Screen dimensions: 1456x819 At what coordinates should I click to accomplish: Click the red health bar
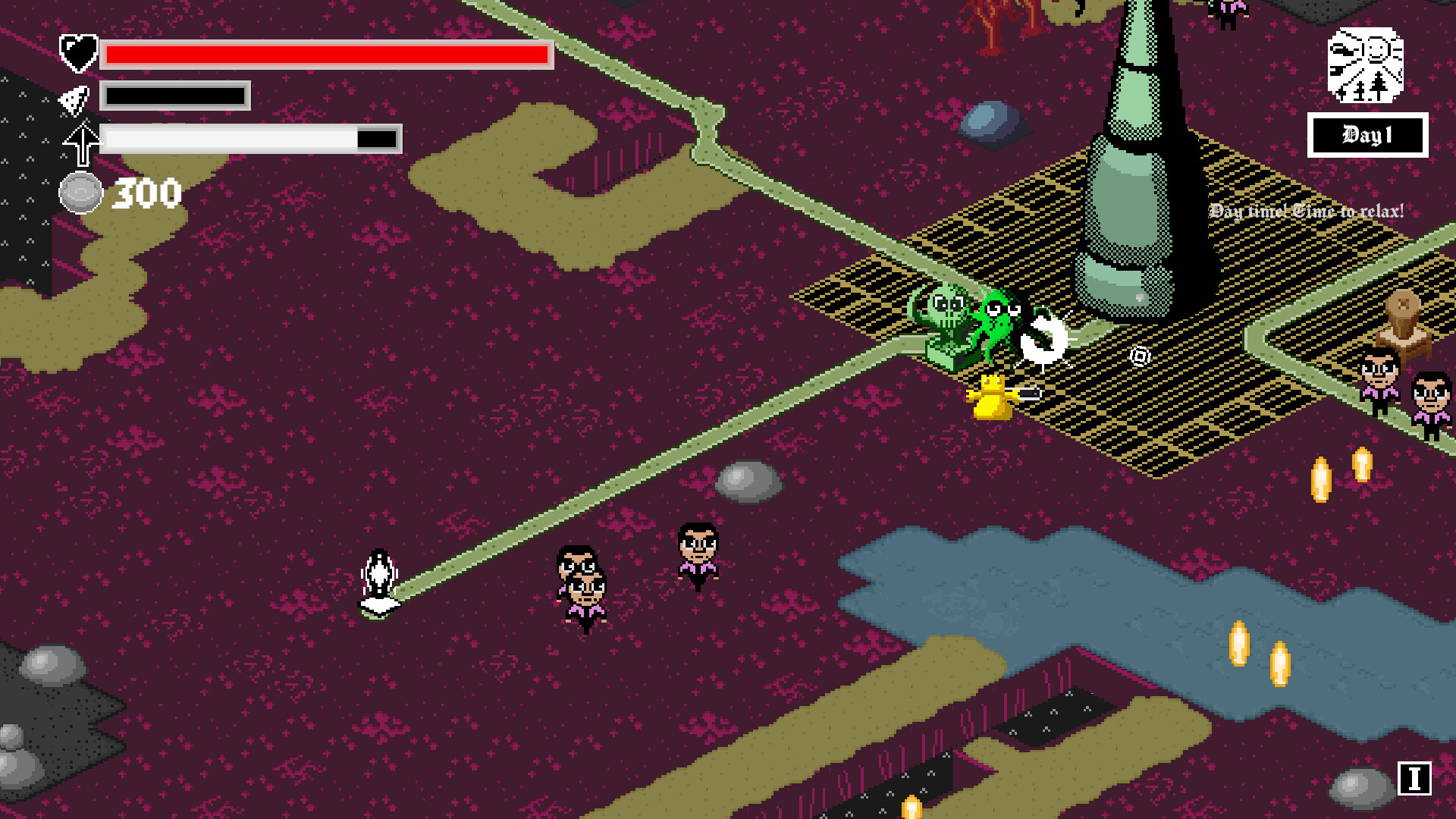click(x=326, y=54)
